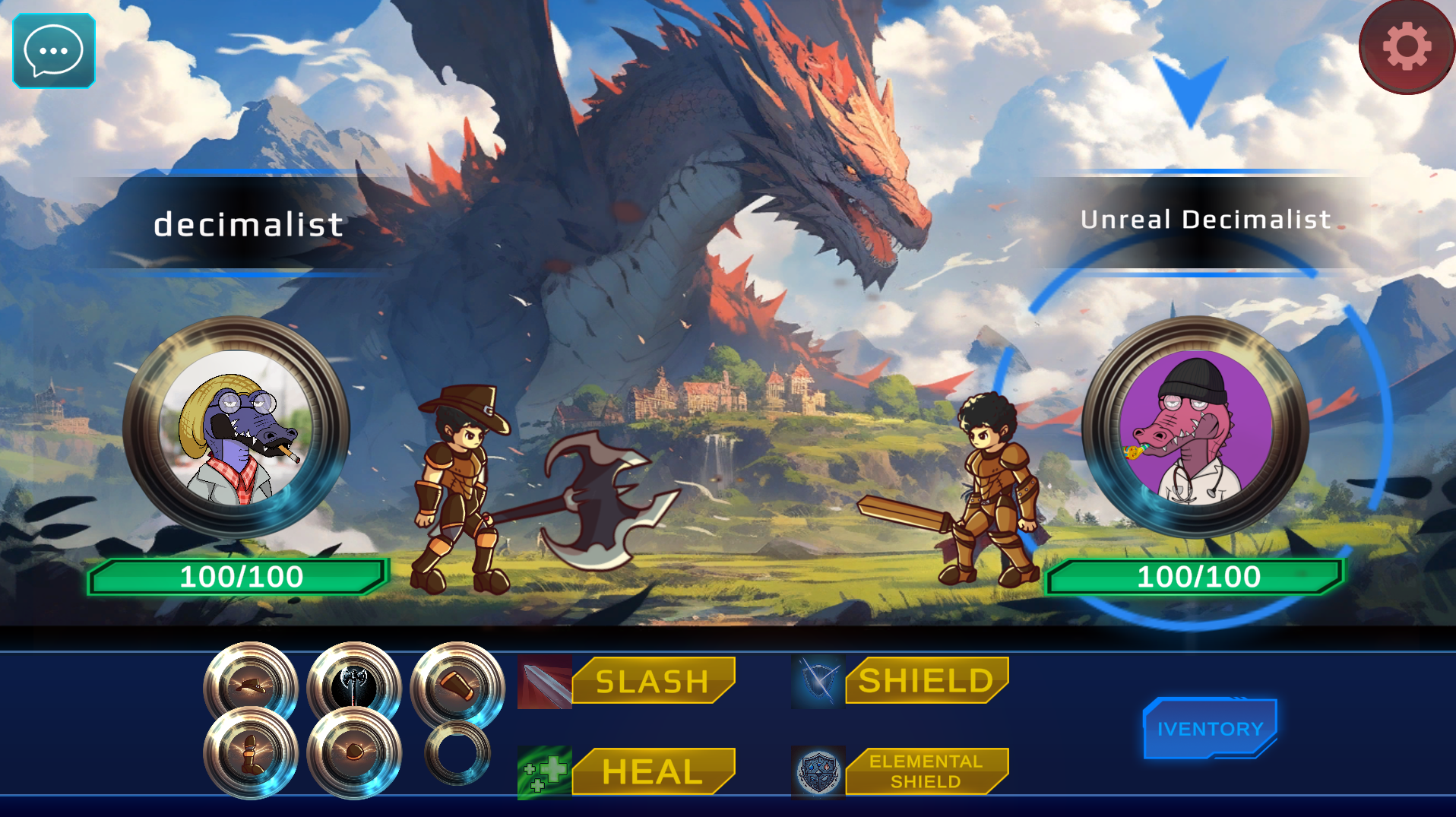Open the settings gear menu
1456x817 pixels.
(x=1405, y=47)
